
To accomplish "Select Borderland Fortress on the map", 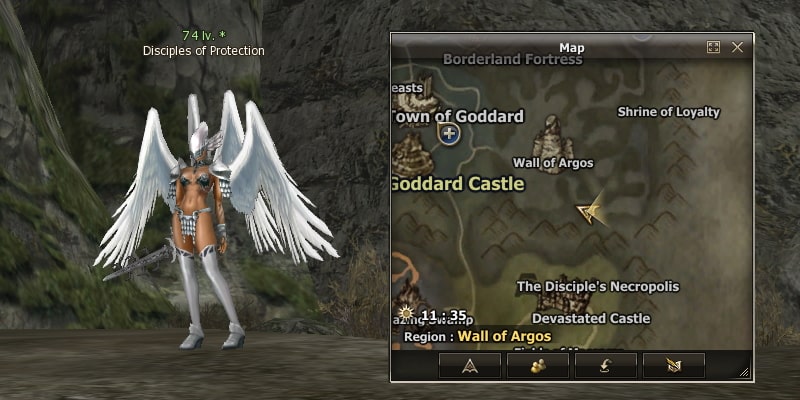I will coord(512,60).
